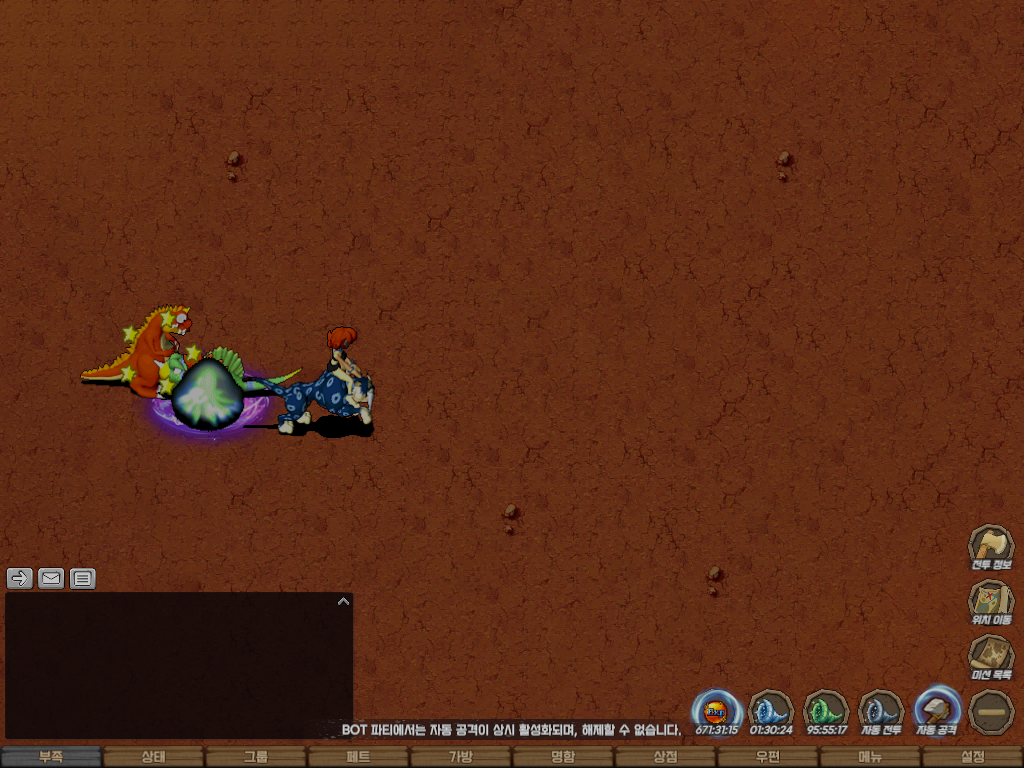Open the 메뉴 (Menu) button

pos(870,757)
